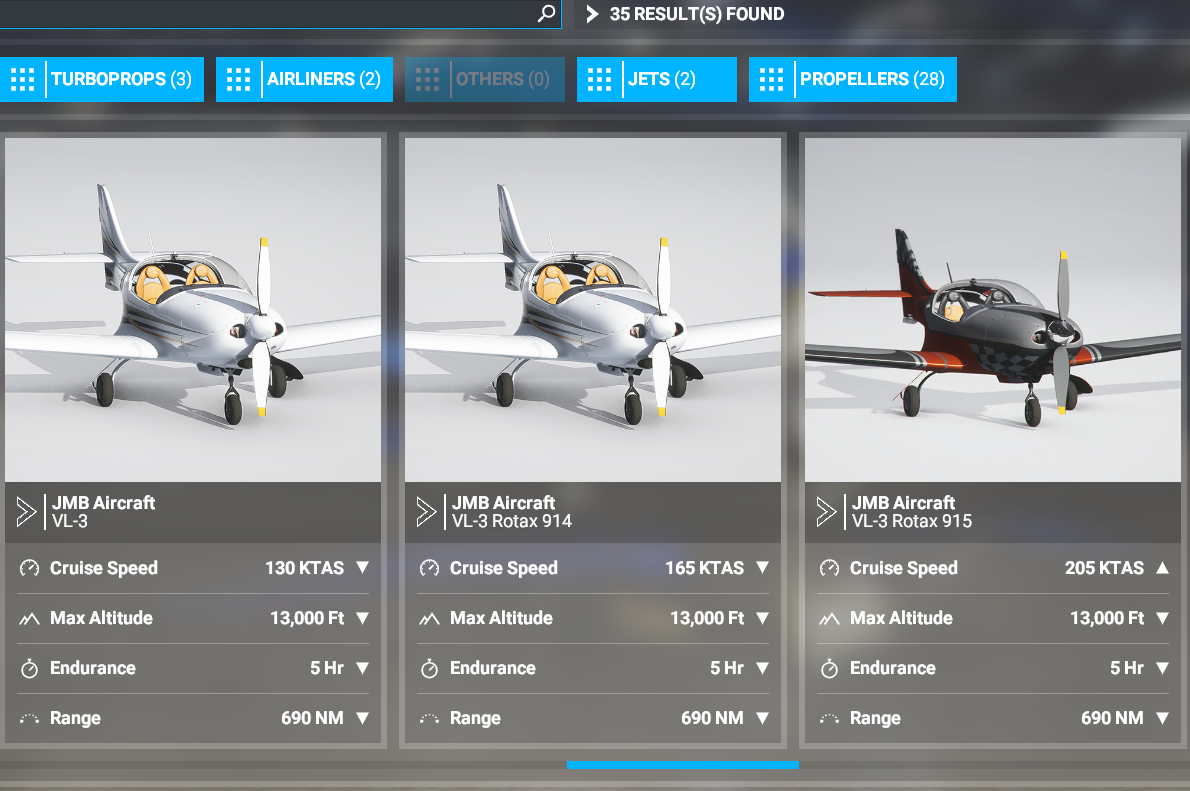Click the search magnifier icon
1190x791 pixels.
[546, 14]
